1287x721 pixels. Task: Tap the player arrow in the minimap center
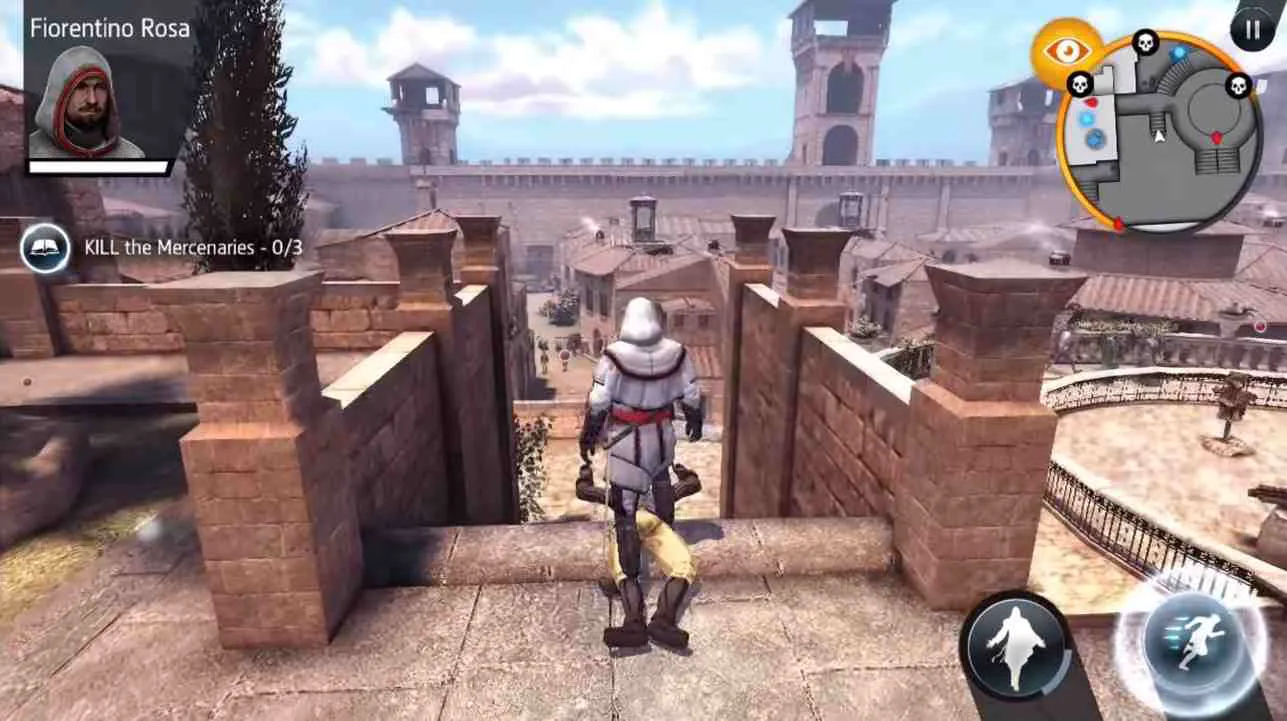[1159, 138]
